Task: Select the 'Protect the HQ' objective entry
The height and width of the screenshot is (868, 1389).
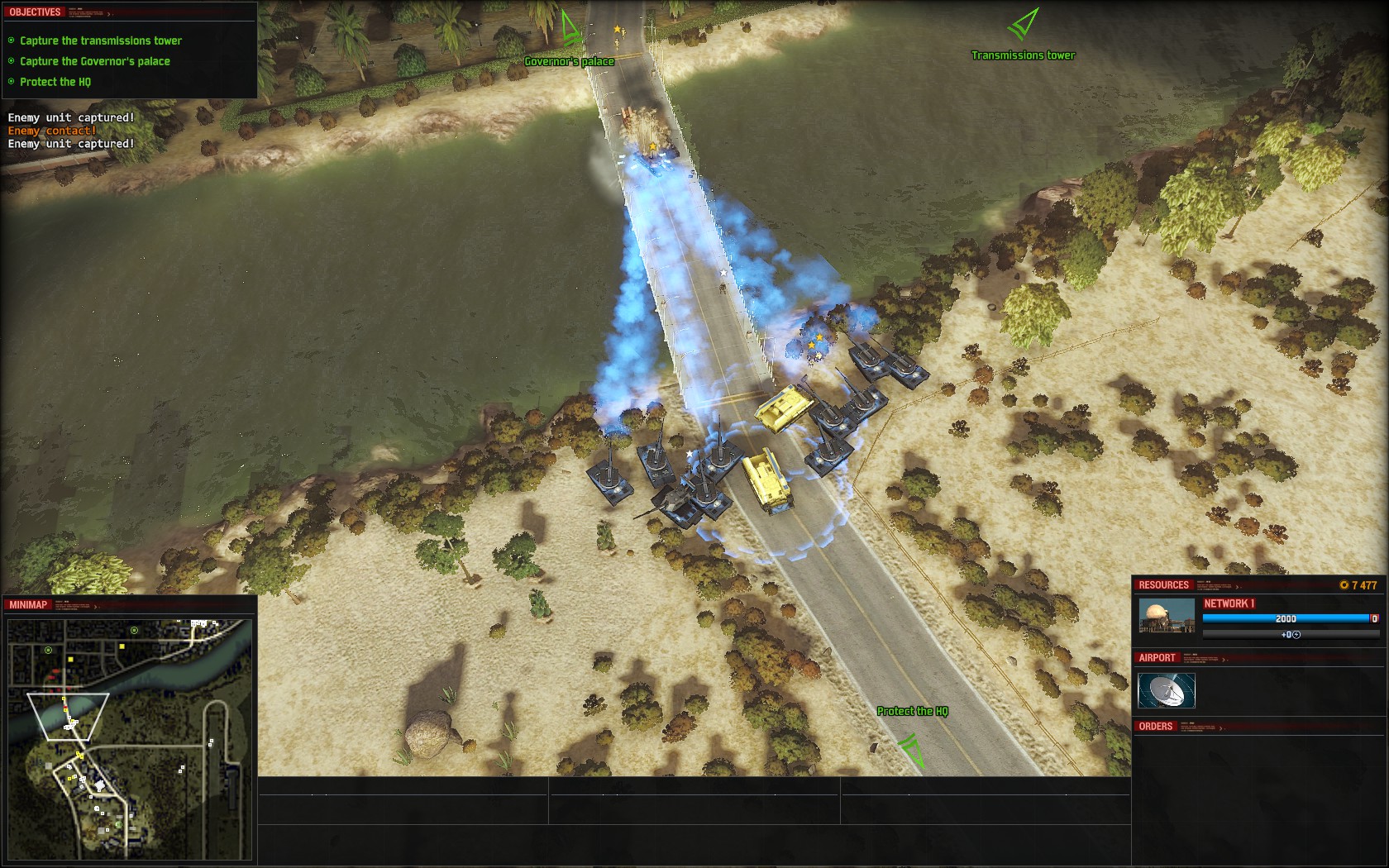Action: (55, 82)
